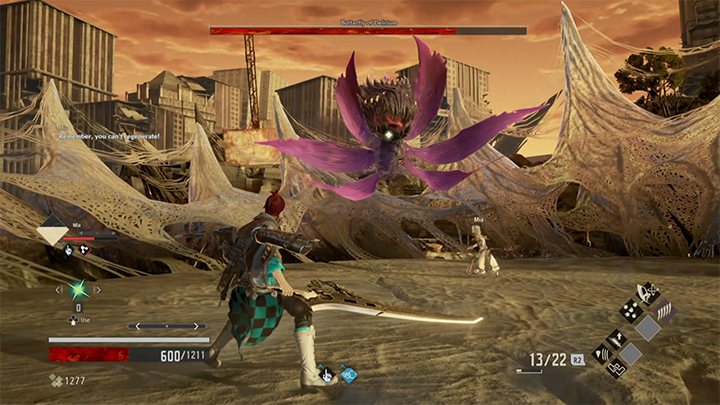Click the blue active buff icon
Screen dimensions: 720x405
coord(348,375)
